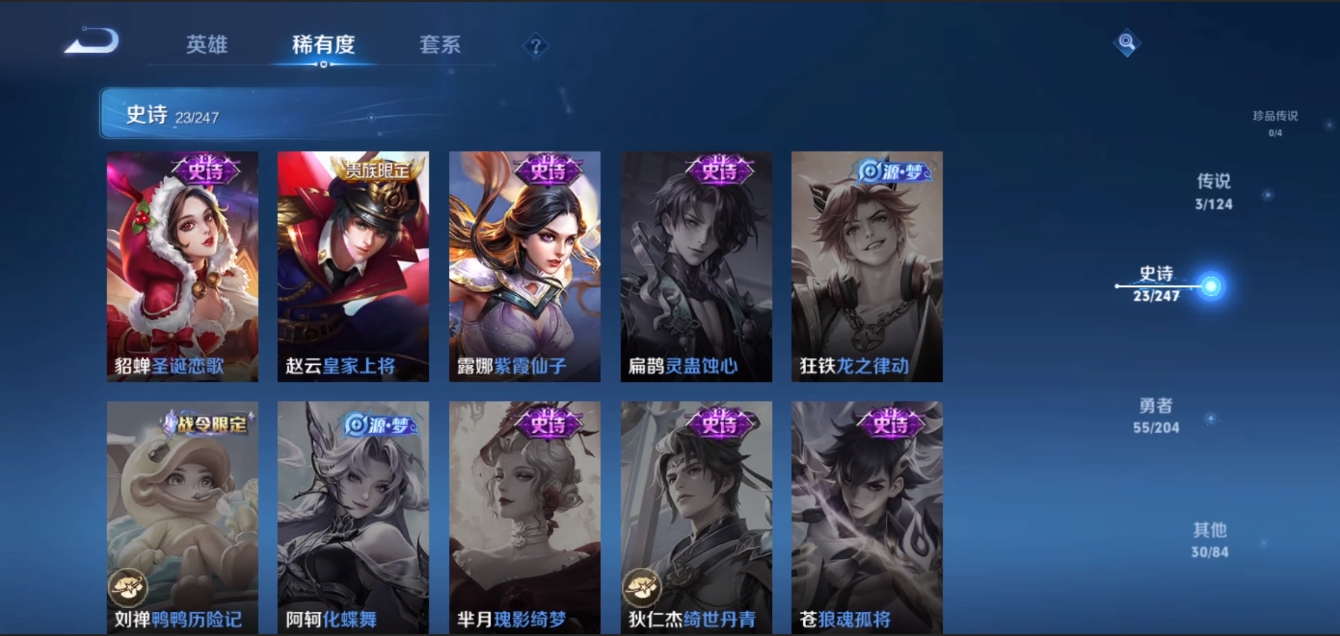Switch to the 英雄 tab

[207, 45]
